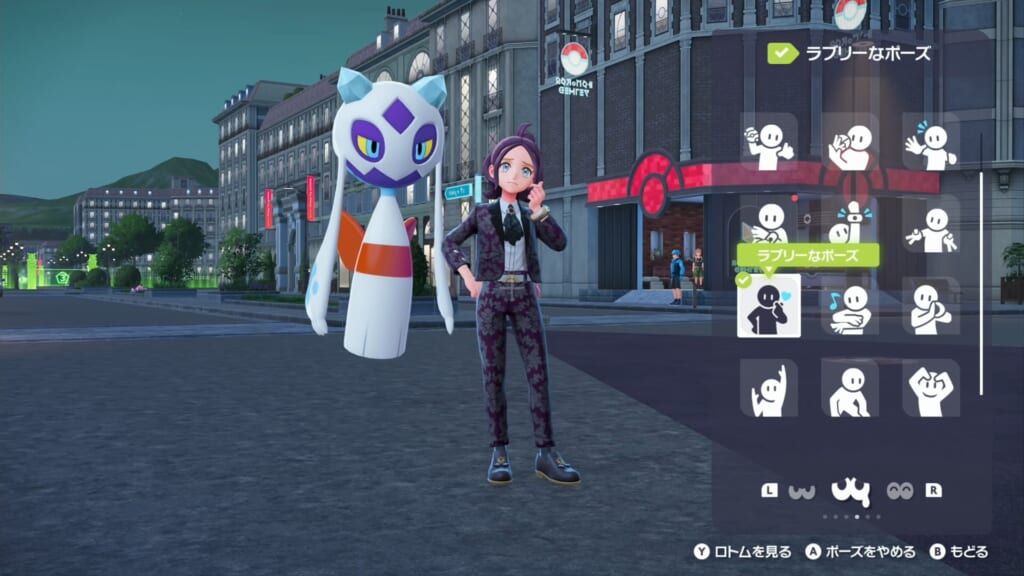Viewport: 1024px width, 576px height.
Task: Select the thumbs-up Poké Ball pose
Action: [769, 142]
